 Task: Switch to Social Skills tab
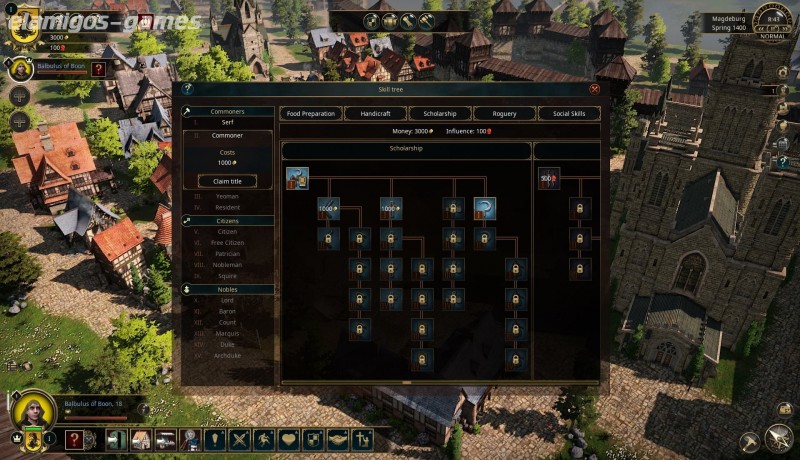click(x=569, y=113)
